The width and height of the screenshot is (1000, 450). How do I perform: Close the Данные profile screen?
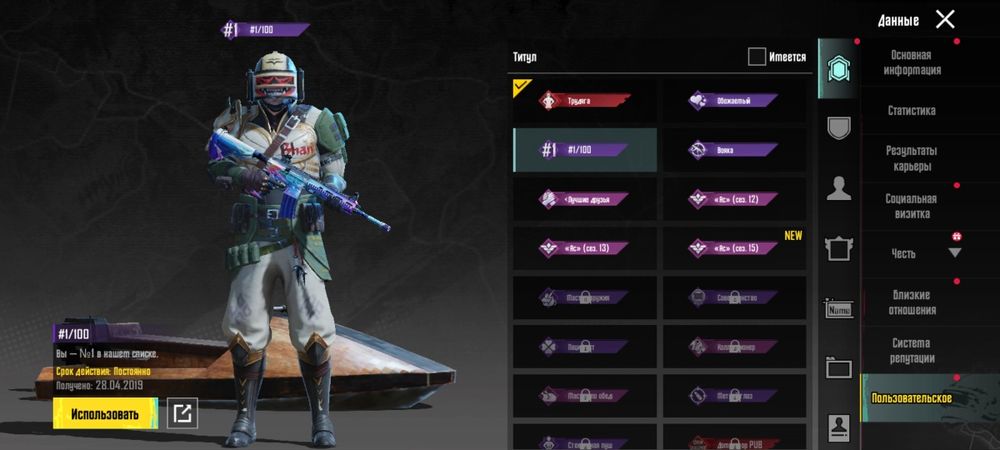click(945, 19)
